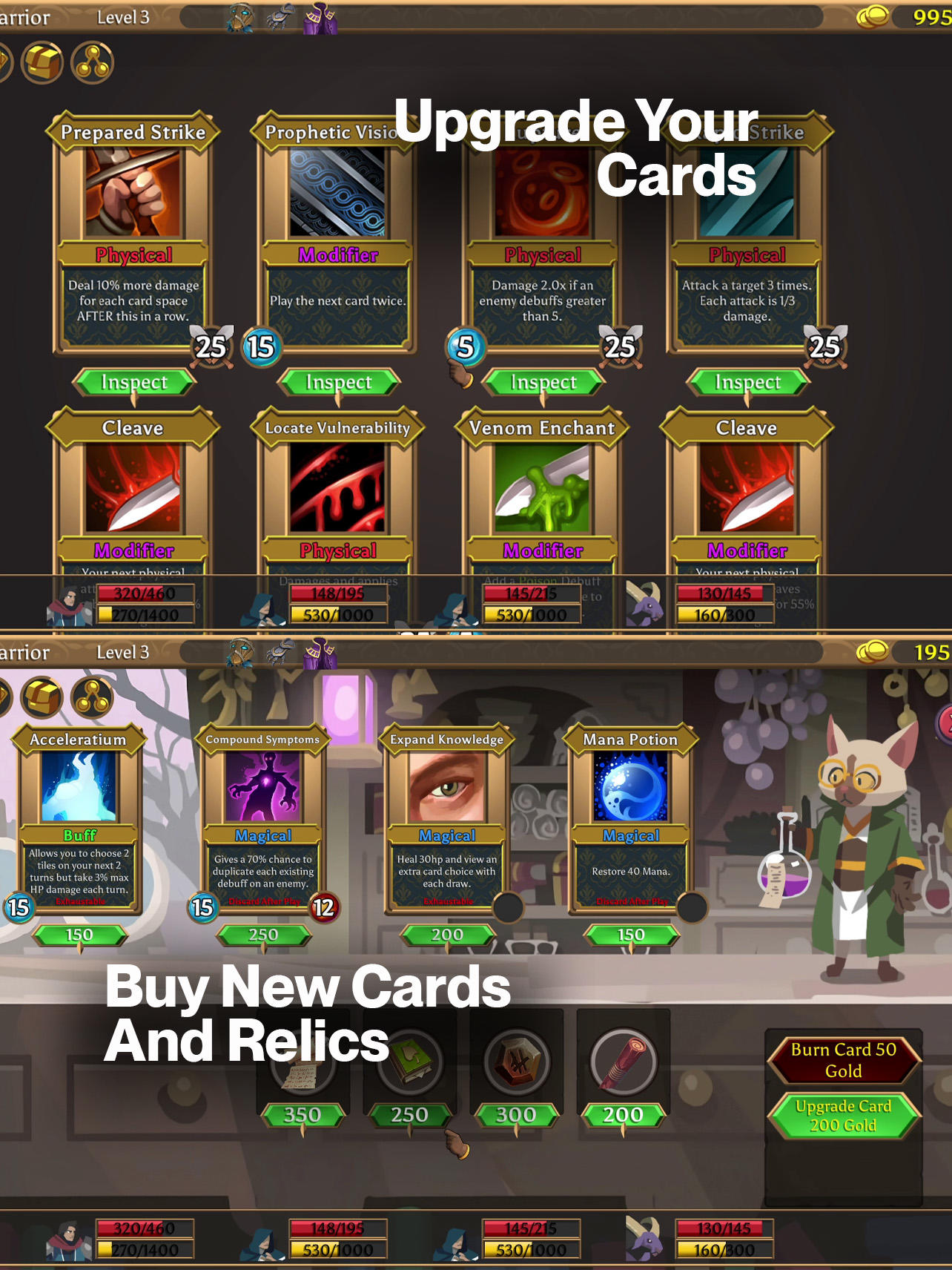Inspect the Prepared Strike card
This screenshot has width=952, height=1270.
136,382
